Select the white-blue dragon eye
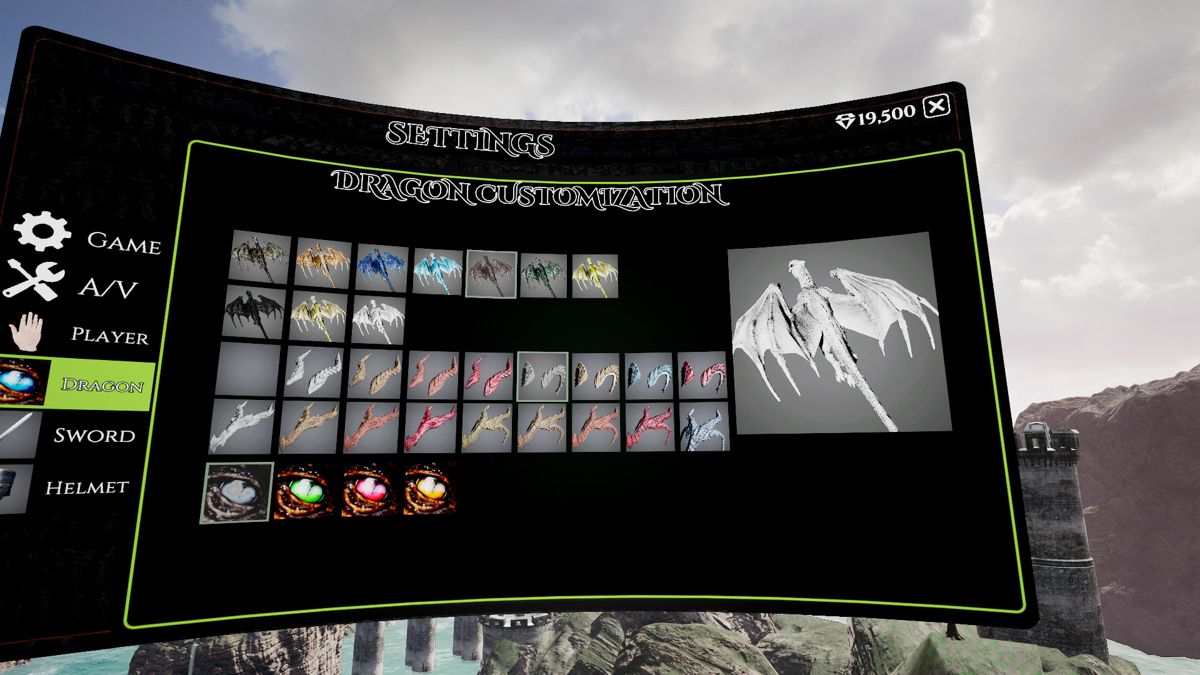Viewport: 1200px width, 675px height. pyautogui.click(x=238, y=493)
